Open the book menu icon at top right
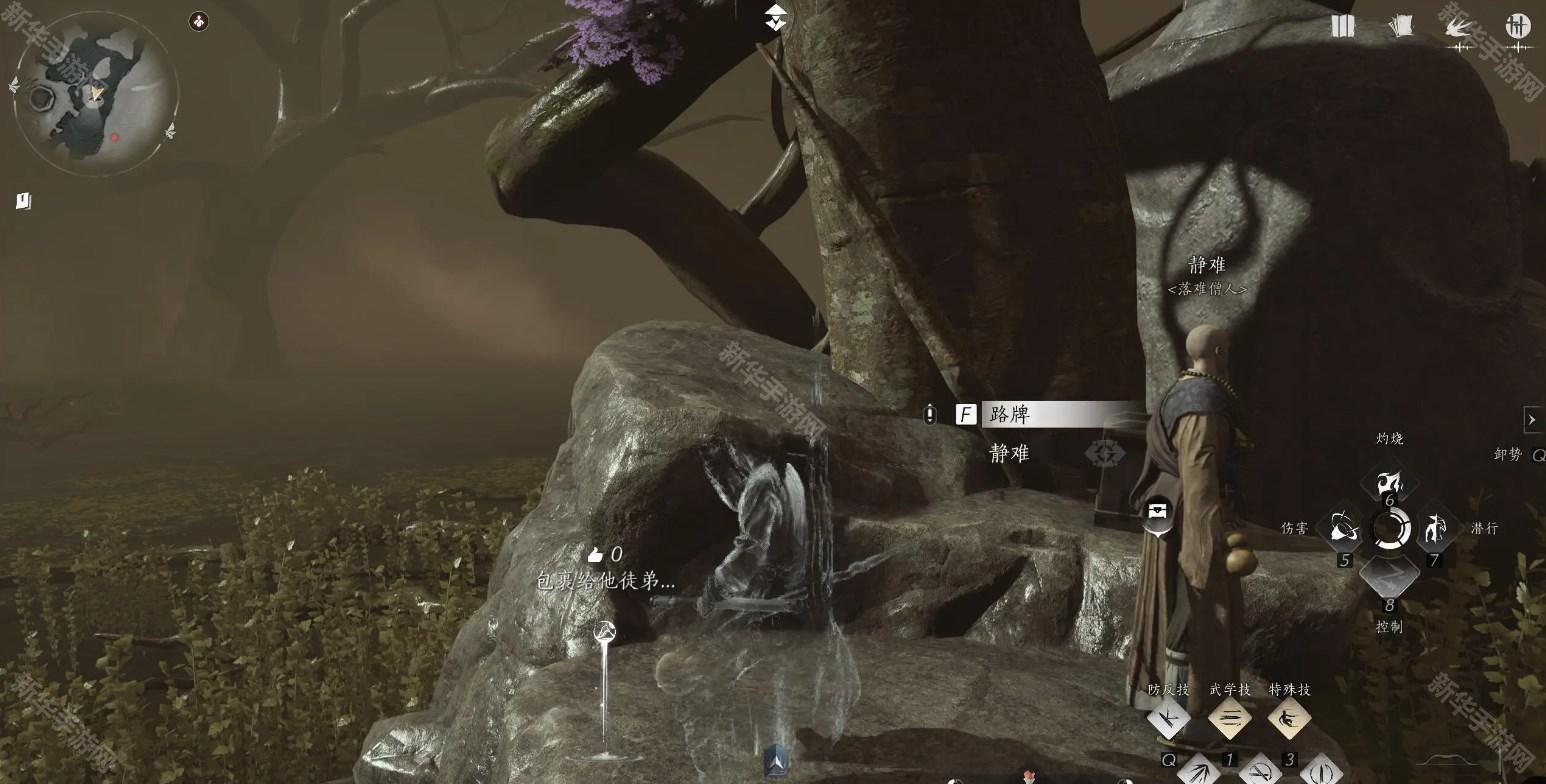The width and height of the screenshot is (1546, 784). pyautogui.click(x=1342, y=27)
